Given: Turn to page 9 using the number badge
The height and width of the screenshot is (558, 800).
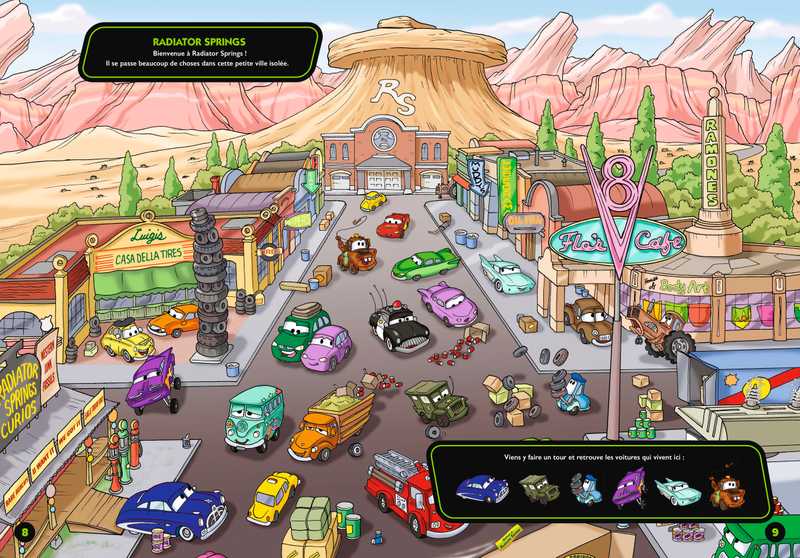Looking at the screenshot, I should point(775,530).
